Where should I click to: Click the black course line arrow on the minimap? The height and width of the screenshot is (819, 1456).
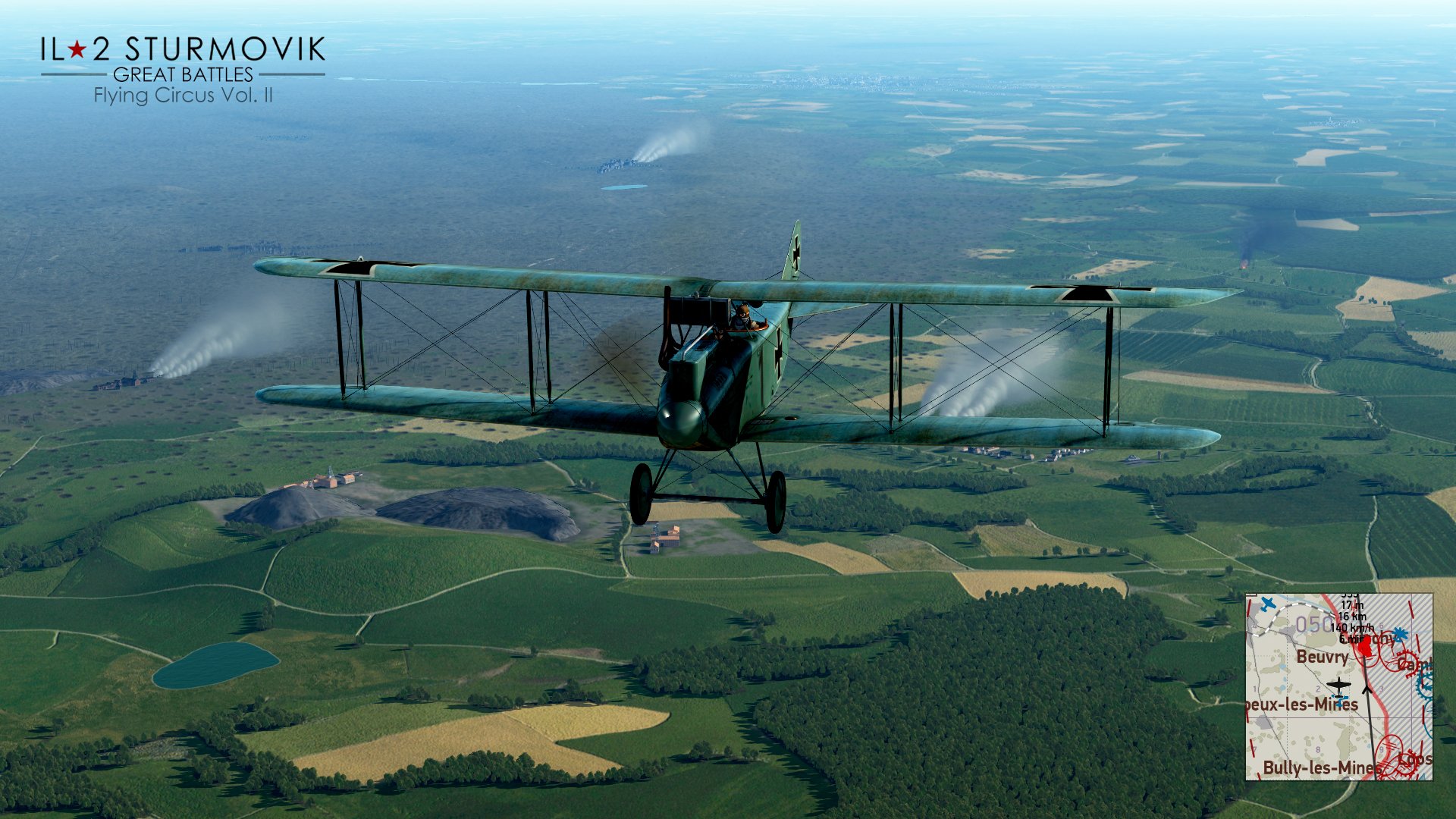point(1367,689)
